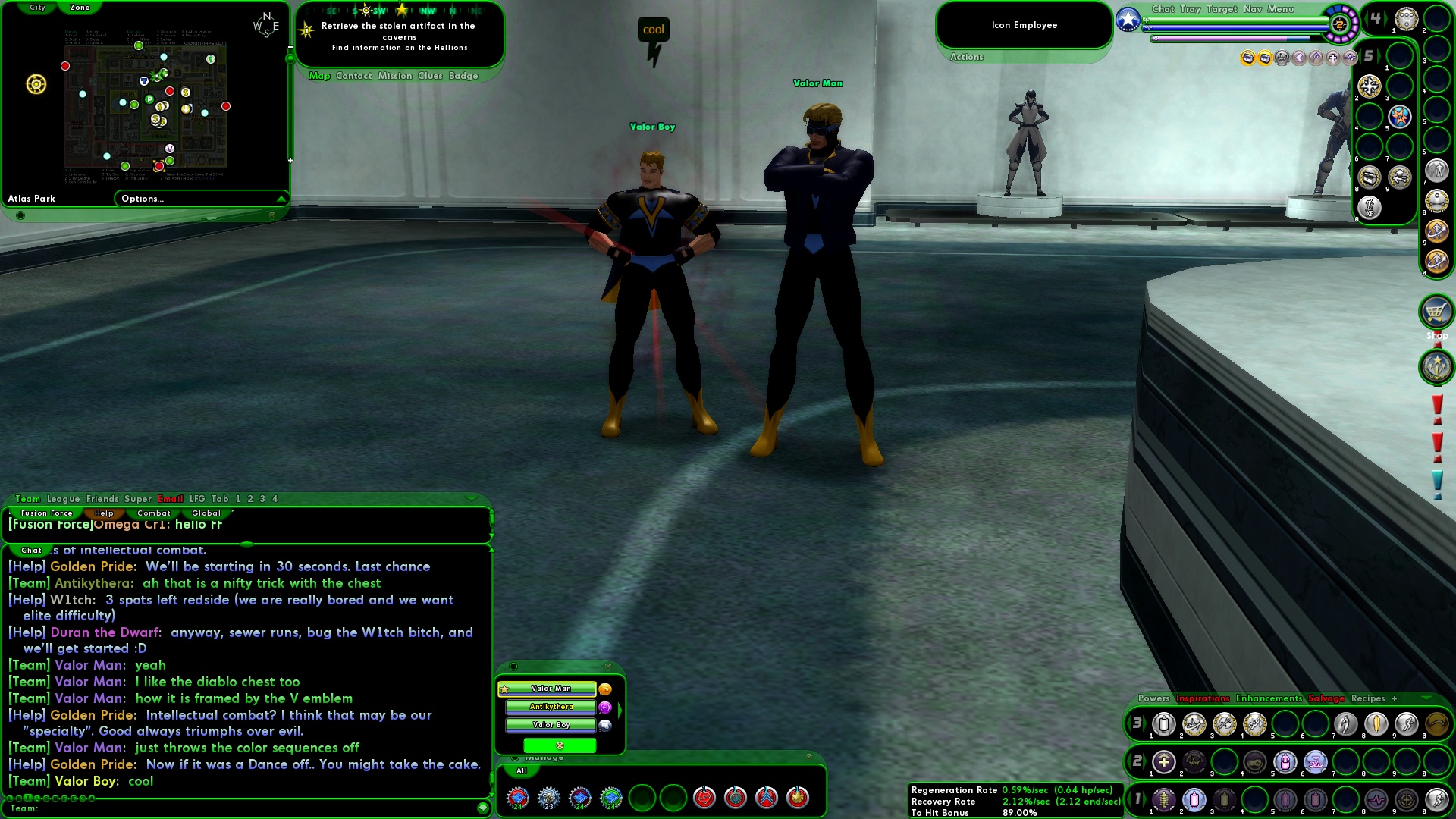Toggle the collapse circle on the Atlas Park map window

pyautogui.click(x=20, y=214)
